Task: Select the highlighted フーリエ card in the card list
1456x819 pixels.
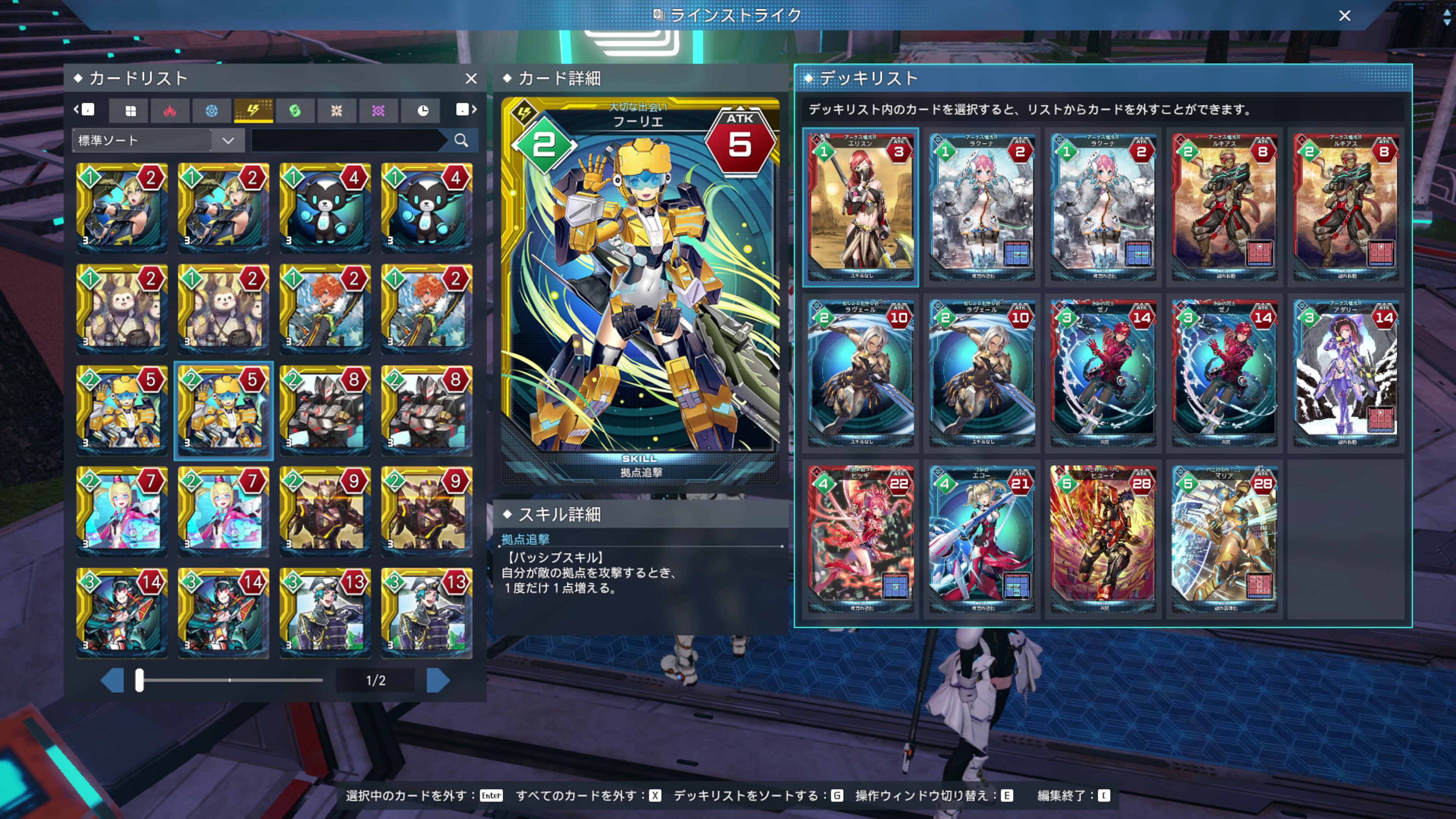Action: click(223, 411)
